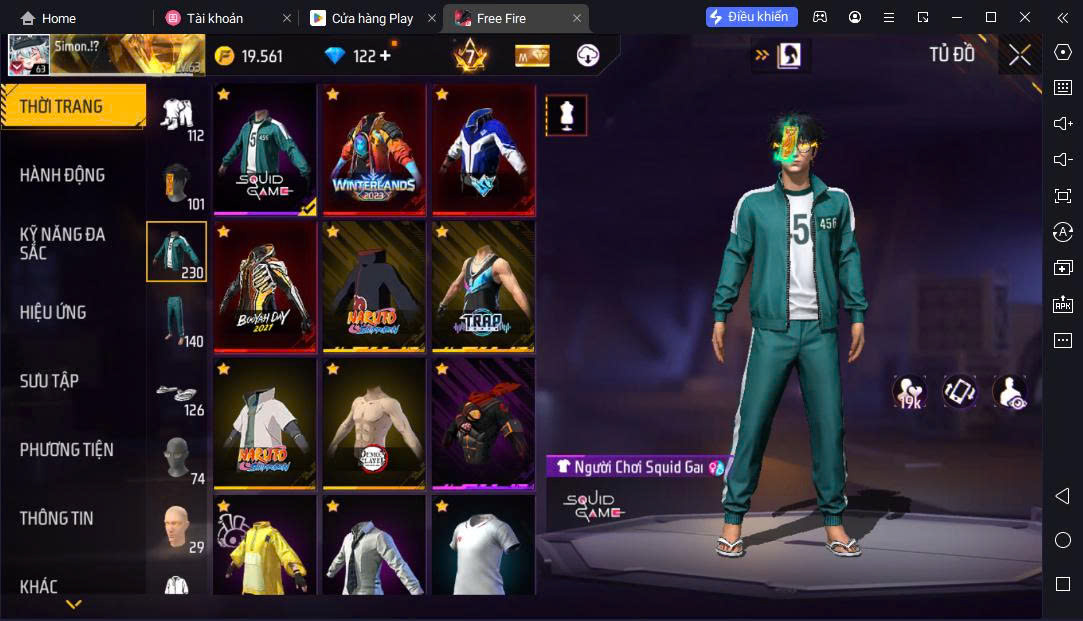Switch to the HÀNH ĐỘNG category
This screenshot has width=1083, height=621.
click(x=62, y=175)
